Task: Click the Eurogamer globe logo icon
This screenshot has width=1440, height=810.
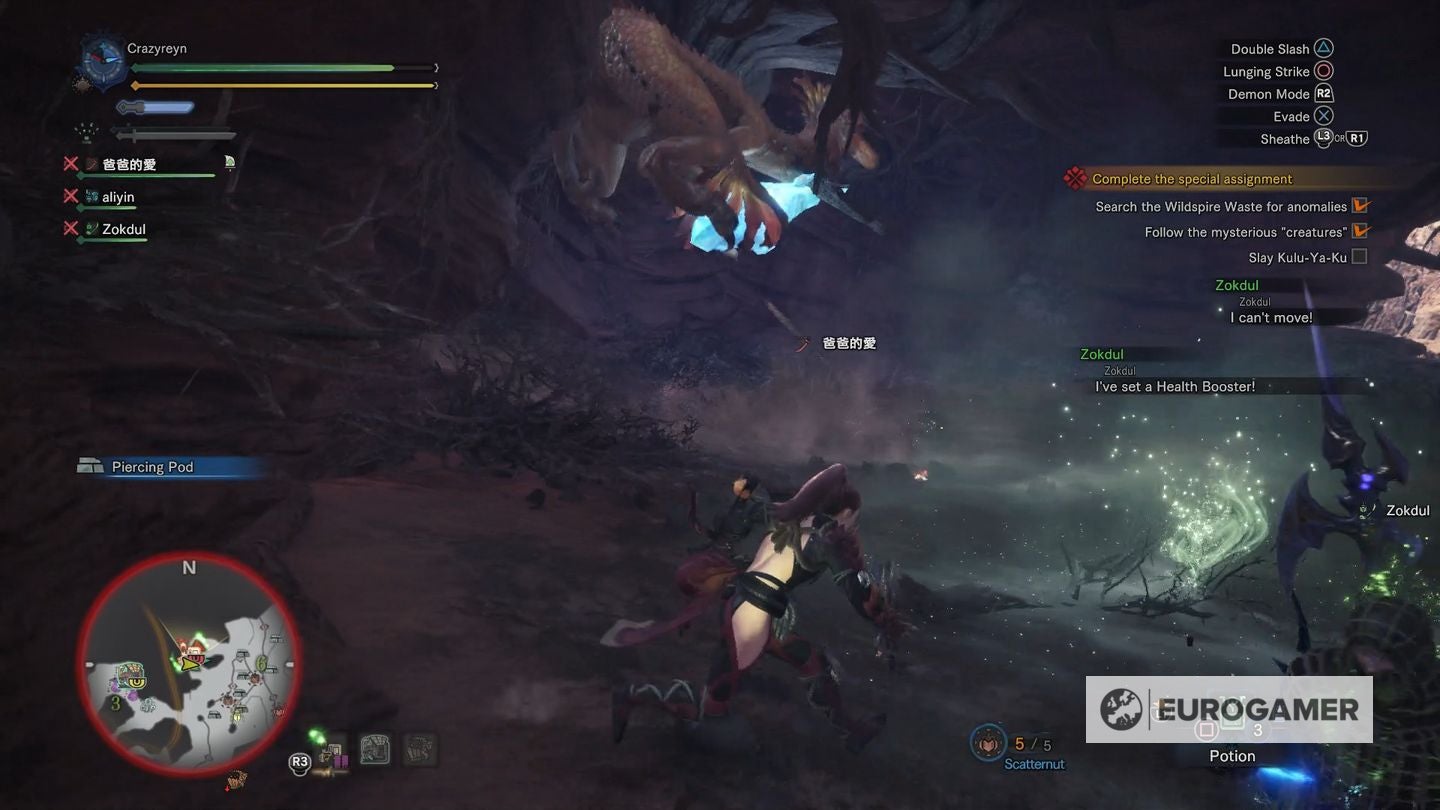Action: [x=1123, y=710]
